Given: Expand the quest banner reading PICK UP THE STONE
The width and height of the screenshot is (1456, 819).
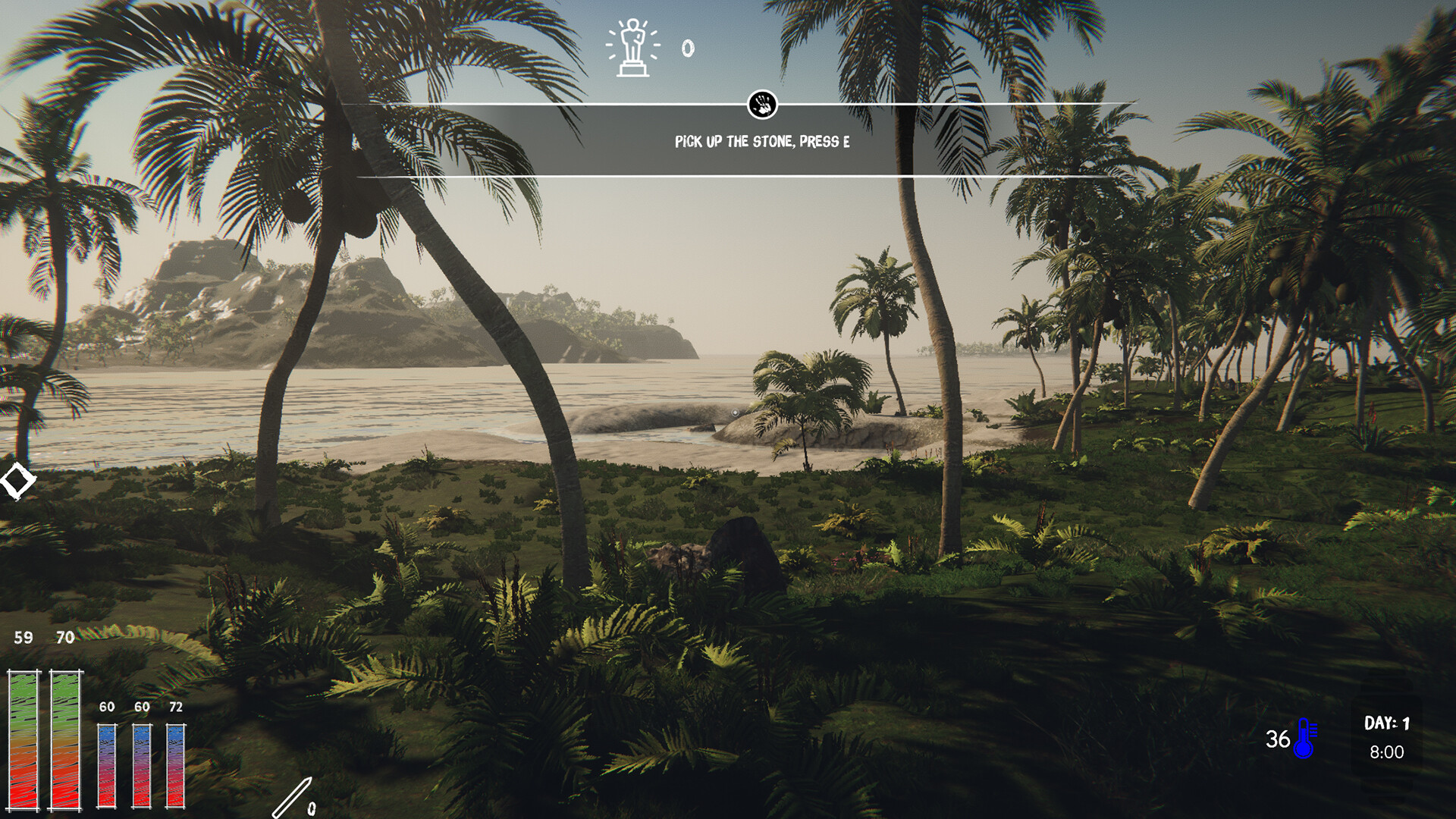Looking at the screenshot, I should pos(761,140).
